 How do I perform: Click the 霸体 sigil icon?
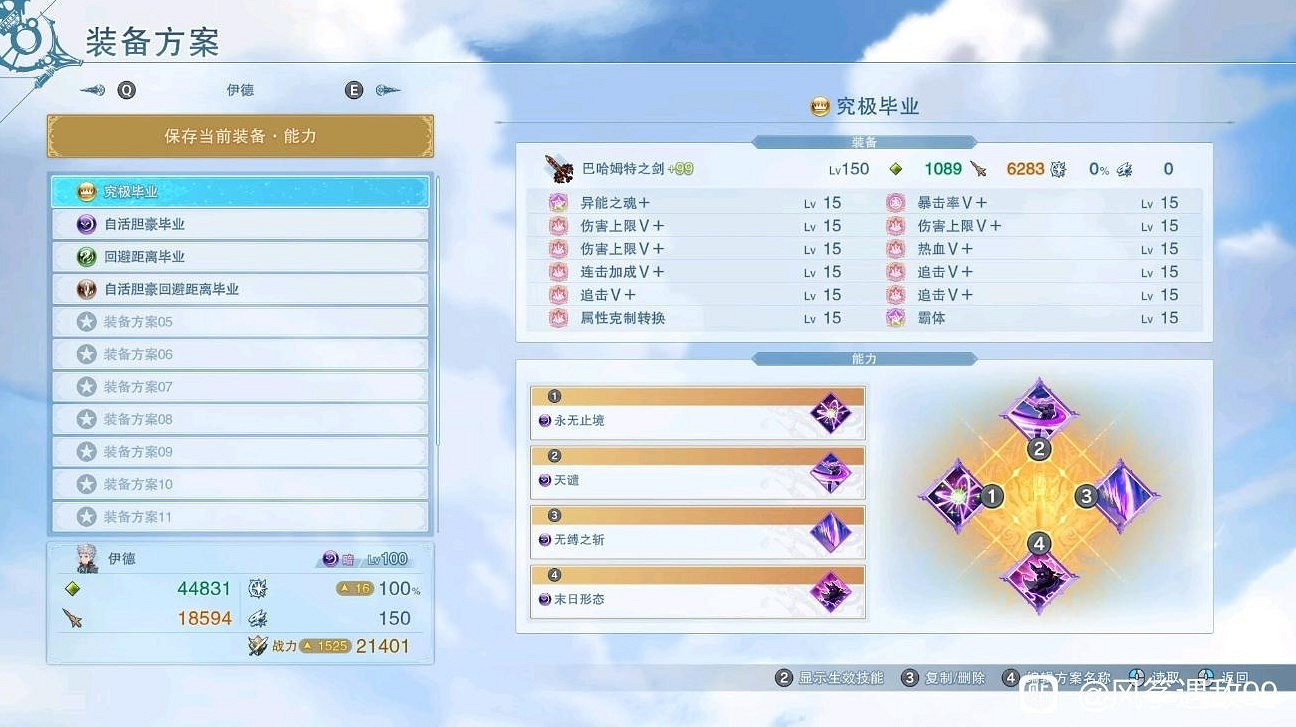[895, 318]
